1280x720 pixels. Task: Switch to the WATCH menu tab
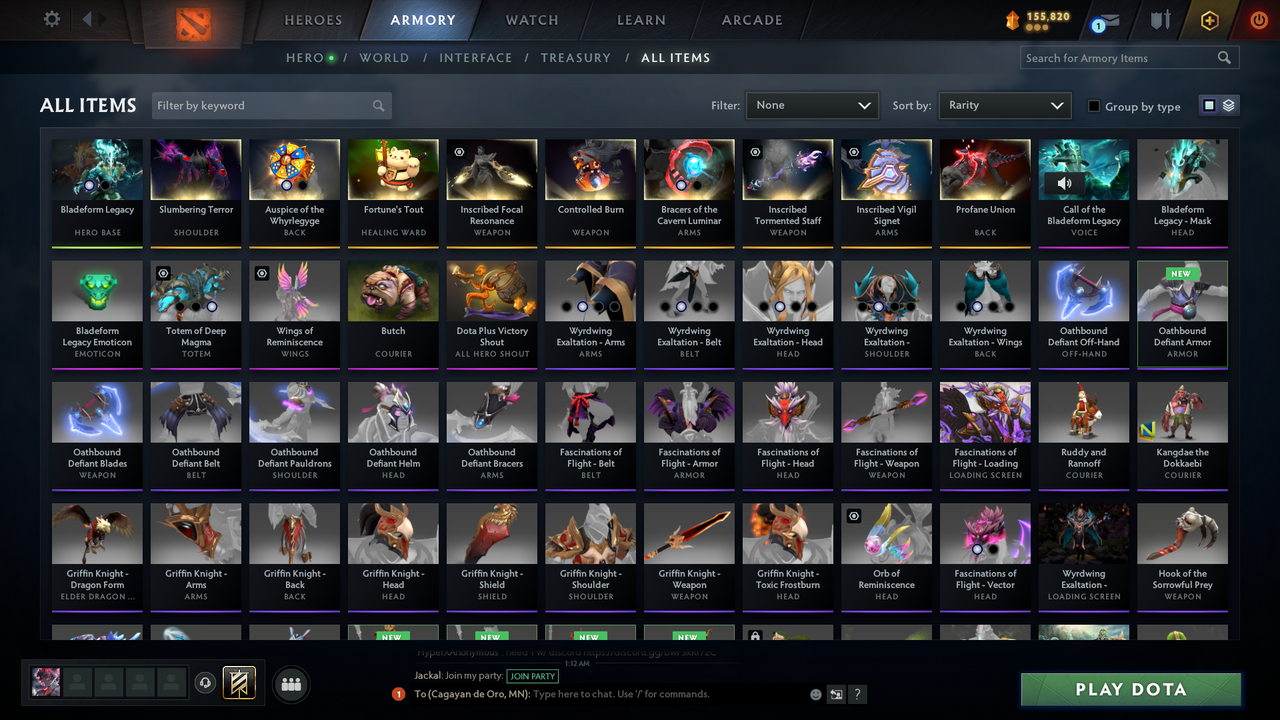pos(531,19)
